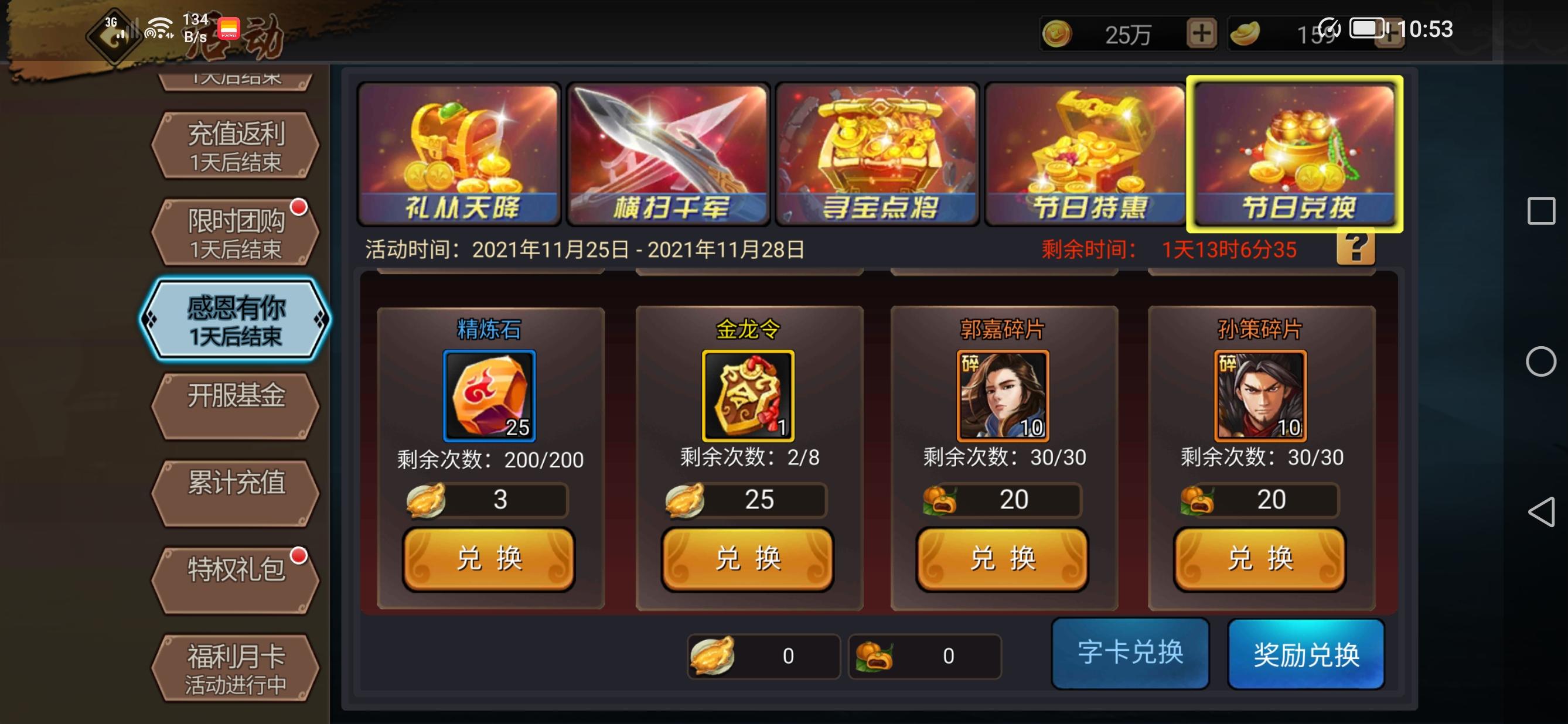Click the 字卡兑换 button
1568x724 pixels.
1130,653
